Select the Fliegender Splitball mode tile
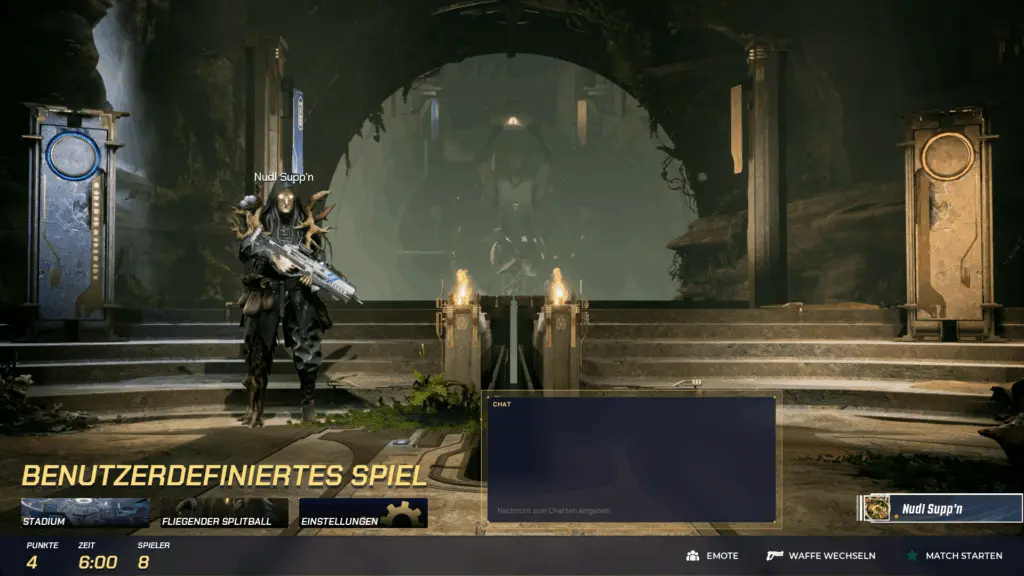Screen dimensions: 1024x576 [224, 513]
